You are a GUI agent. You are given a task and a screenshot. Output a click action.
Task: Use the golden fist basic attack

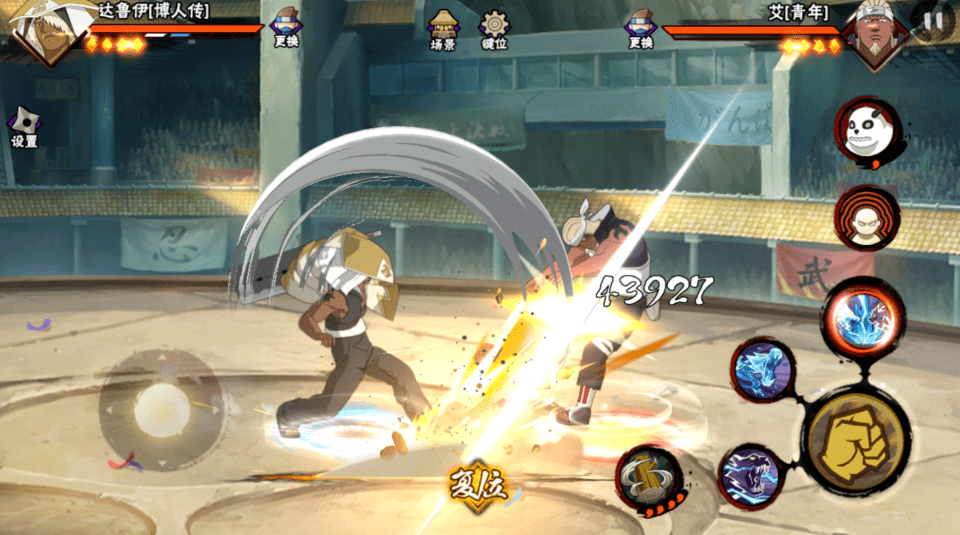coord(856,441)
